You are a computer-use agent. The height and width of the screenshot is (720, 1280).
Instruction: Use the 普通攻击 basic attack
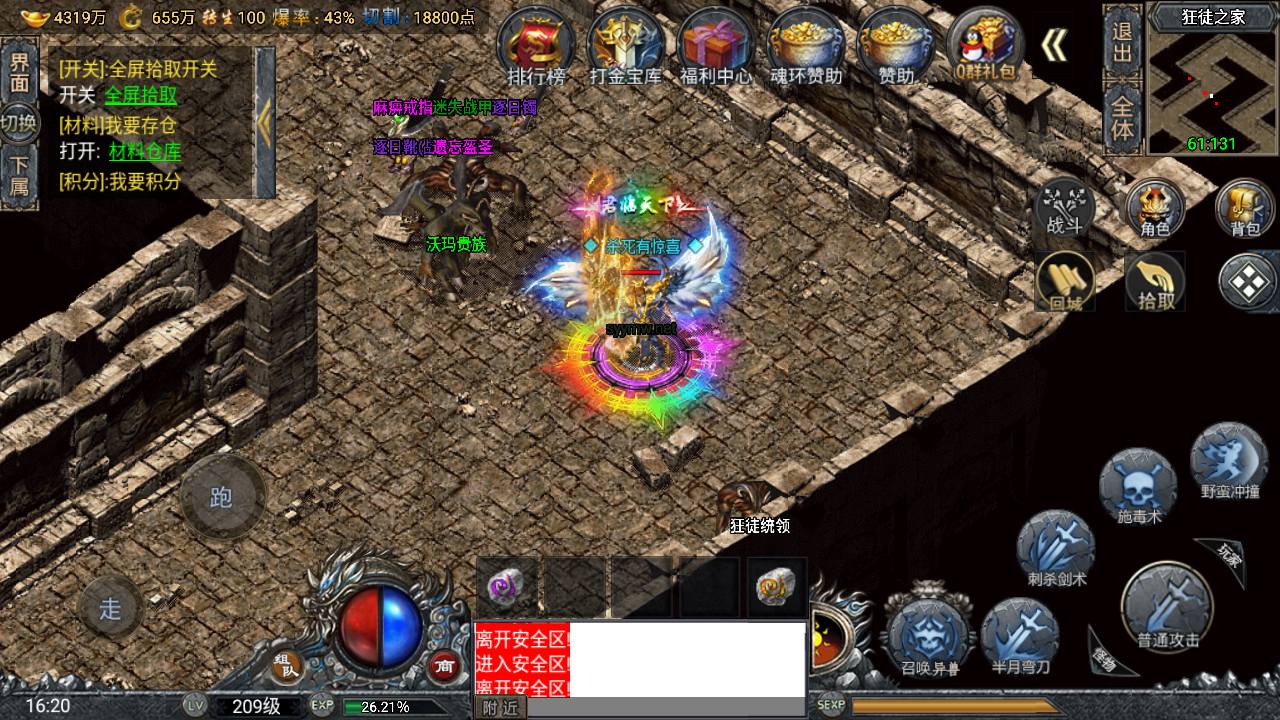coord(1167,608)
